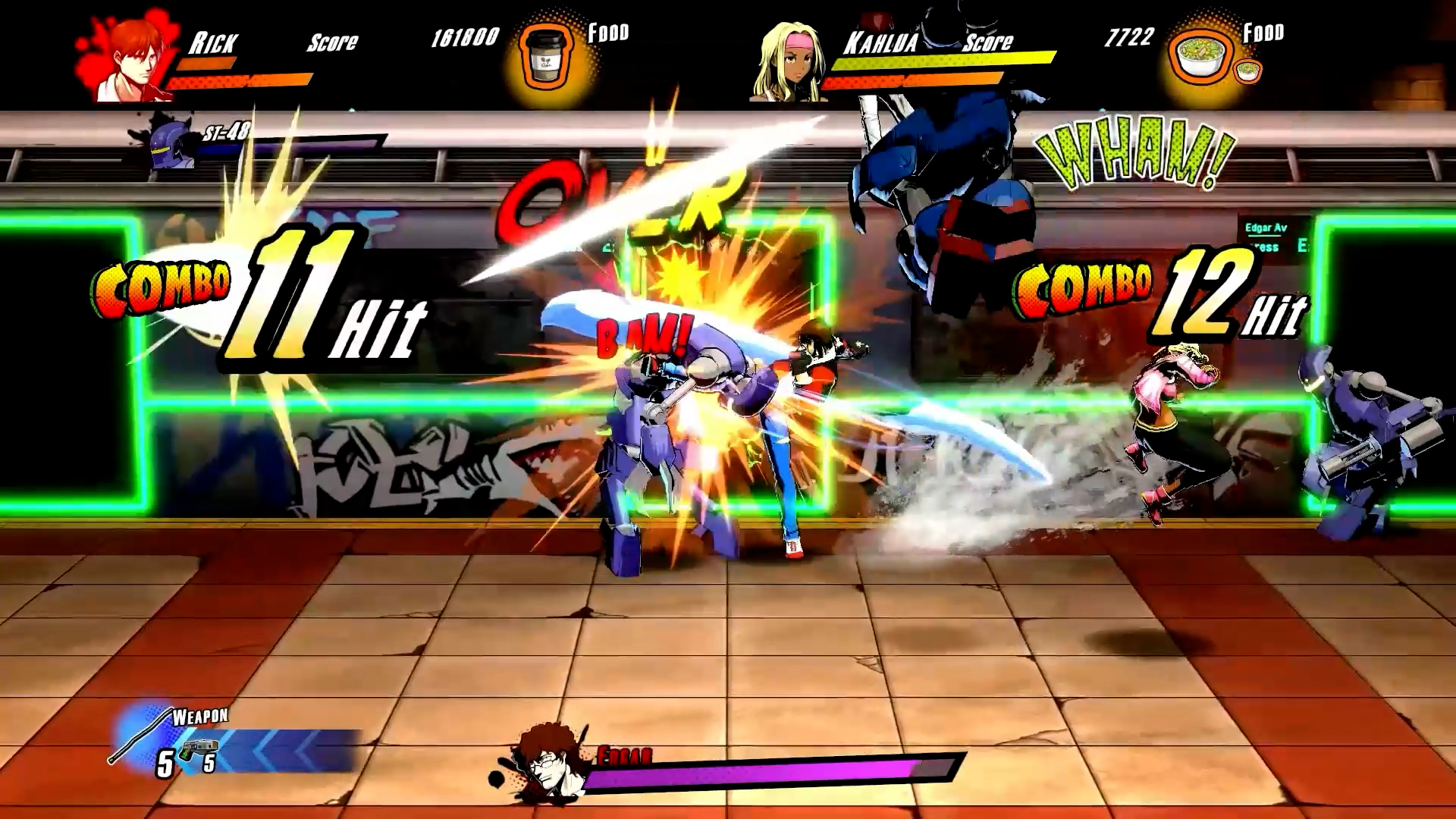This screenshot has width=1456, height=819.
Task: Click the metal pipe weapon icon
Action: (x=140, y=734)
